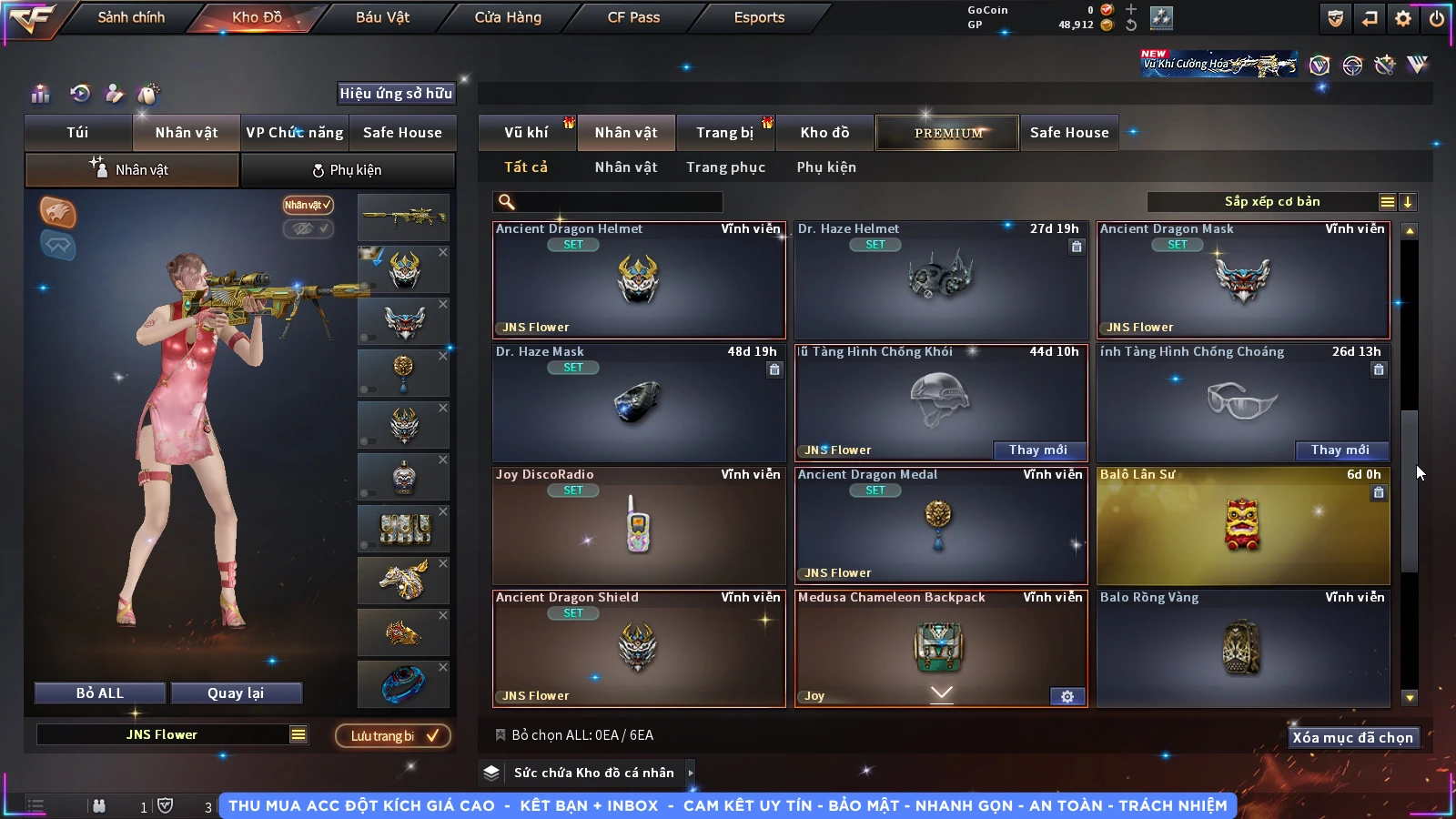This screenshot has width=1456, height=819.
Task: Open the Sảnh chính lobby tab
Action: [131, 17]
